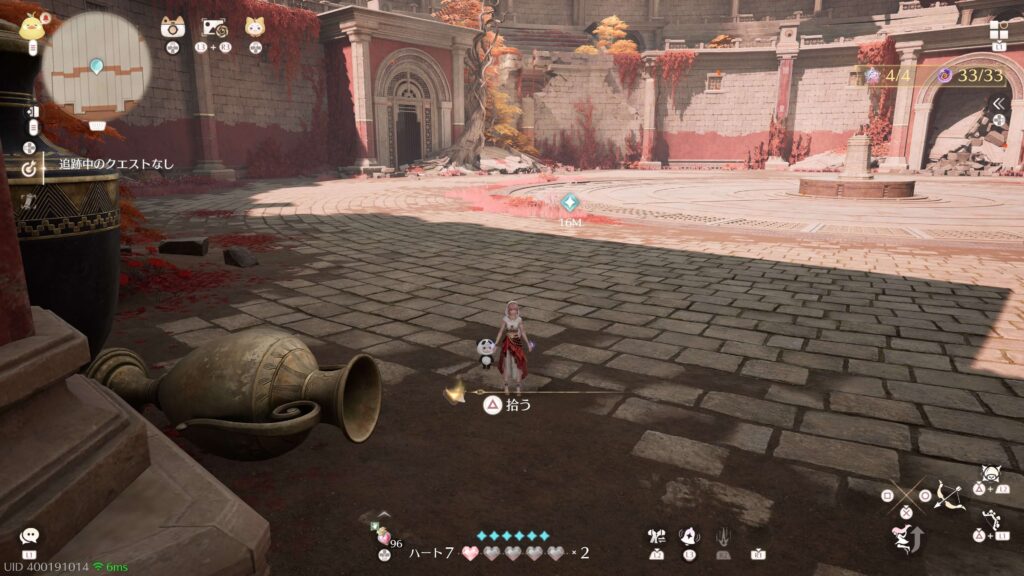Activate the jump outfit ability icon
The height and width of the screenshot is (576, 1024).
pos(907,538)
